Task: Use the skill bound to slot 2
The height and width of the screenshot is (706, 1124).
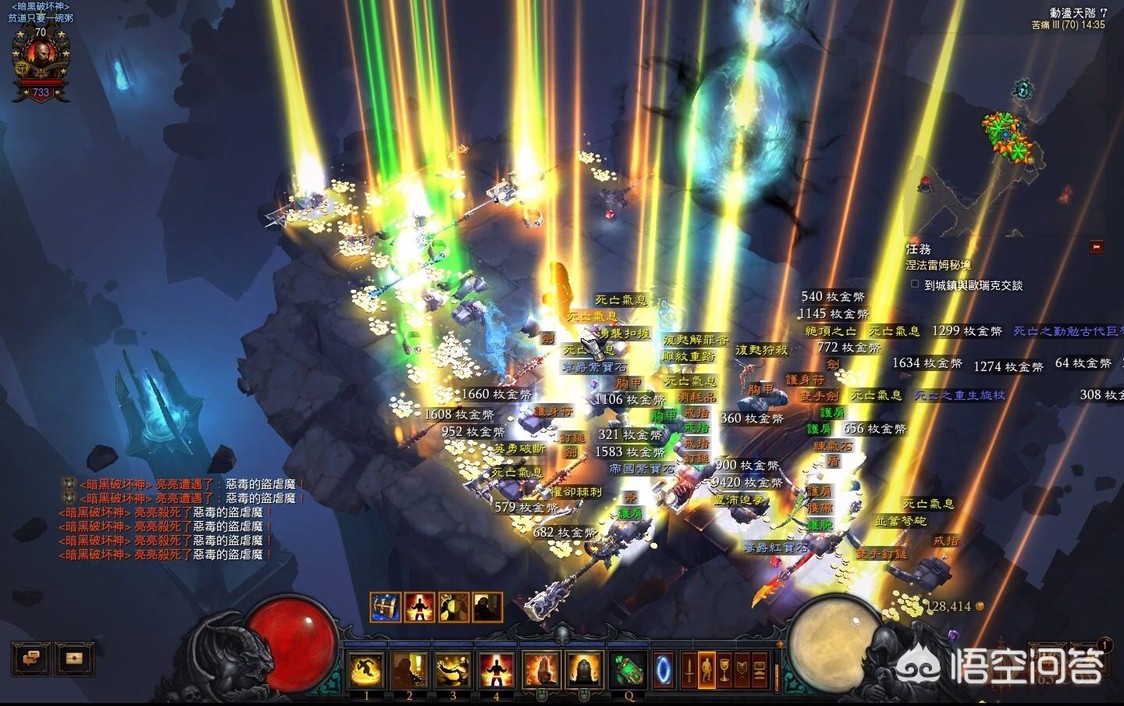Action: pyautogui.click(x=410, y=669)
